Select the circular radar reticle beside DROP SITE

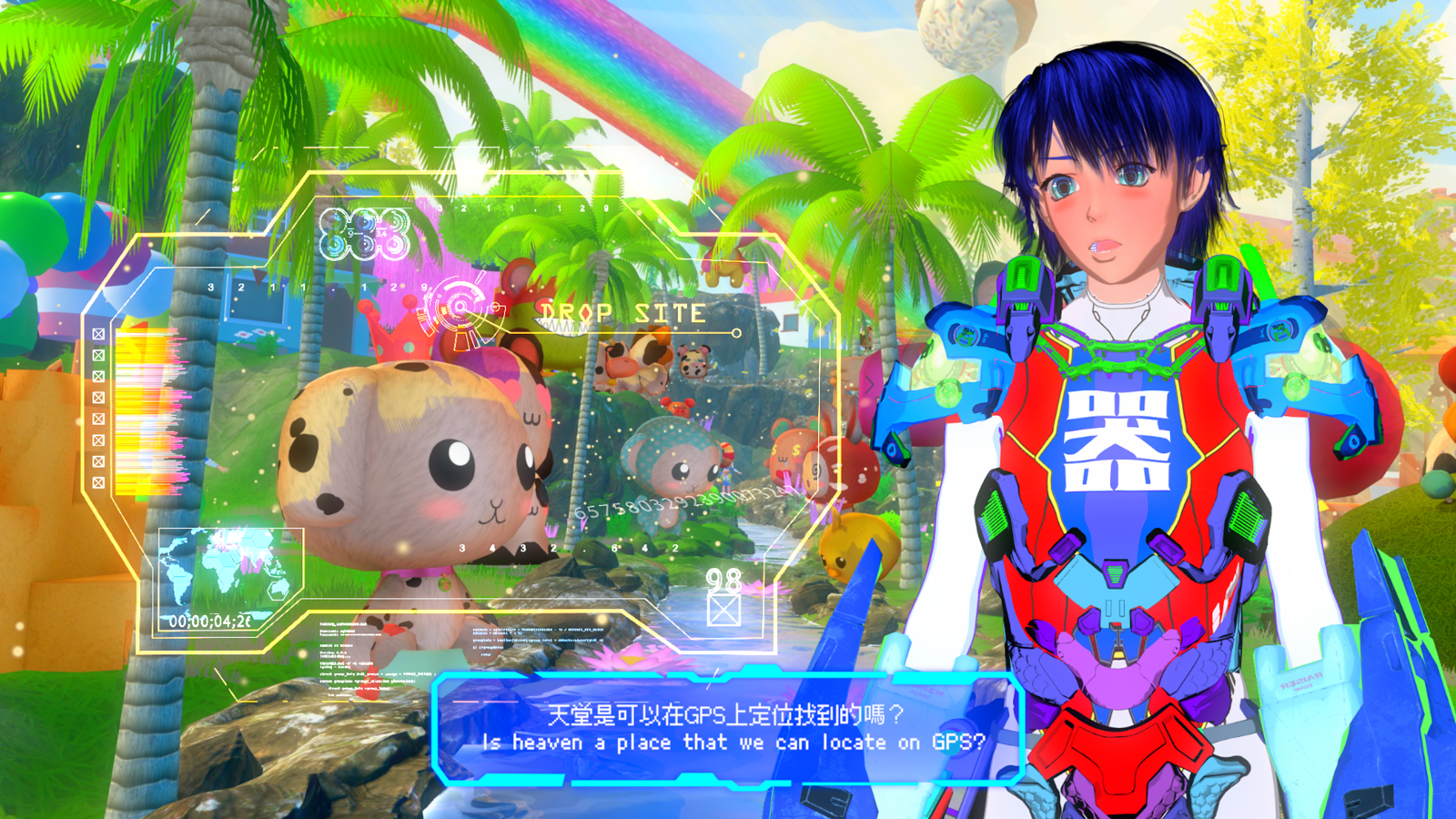pos(461,309)
